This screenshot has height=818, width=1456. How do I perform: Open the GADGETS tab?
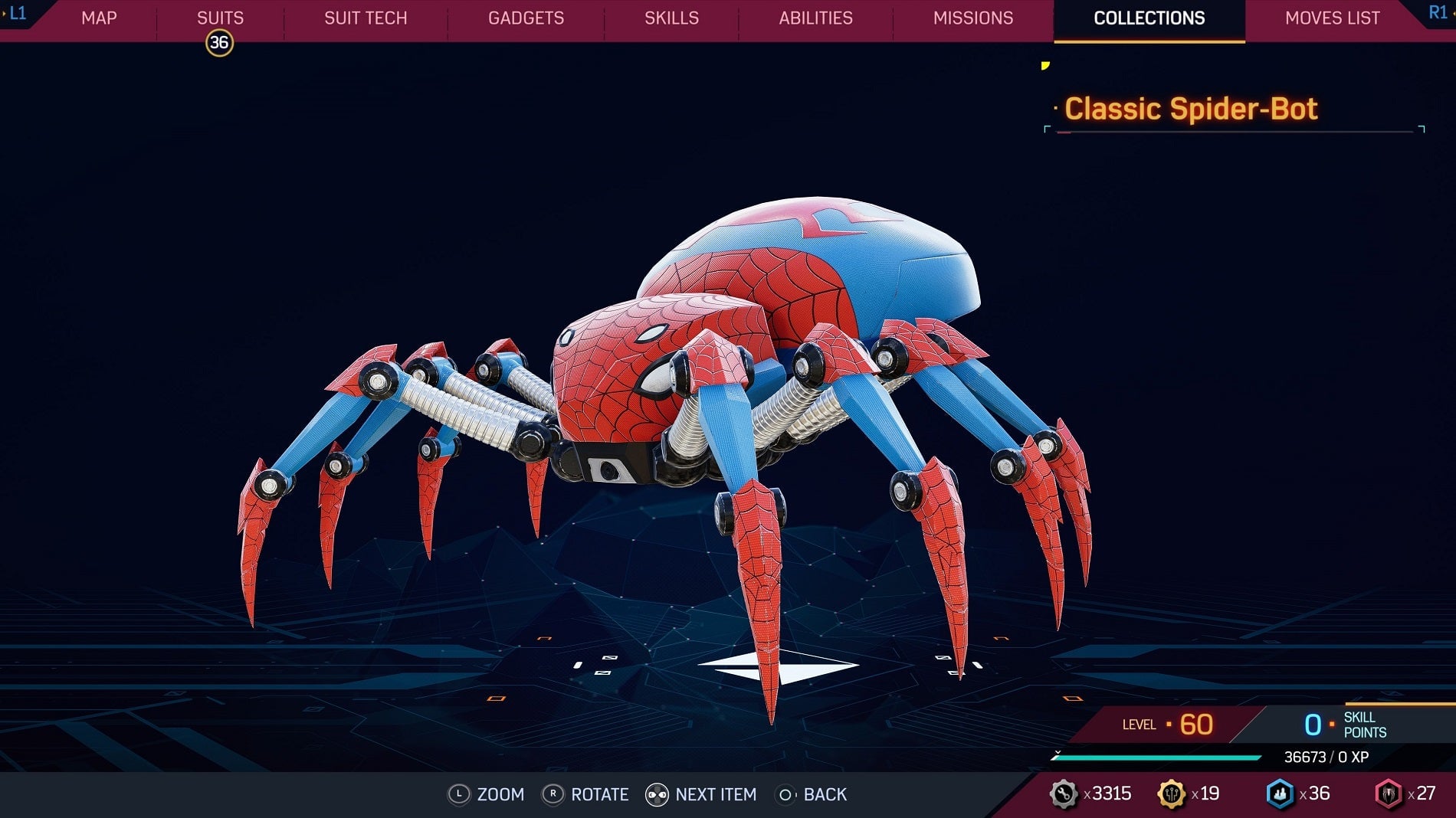click(x=526, y=18)
